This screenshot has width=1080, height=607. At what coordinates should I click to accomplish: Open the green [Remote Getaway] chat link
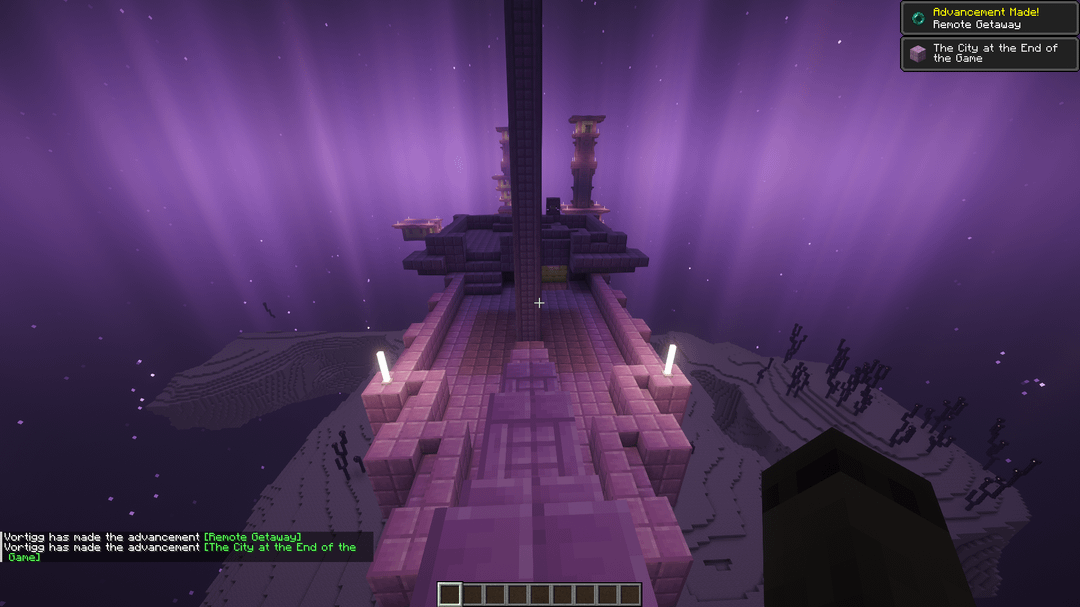click(252, 537)
